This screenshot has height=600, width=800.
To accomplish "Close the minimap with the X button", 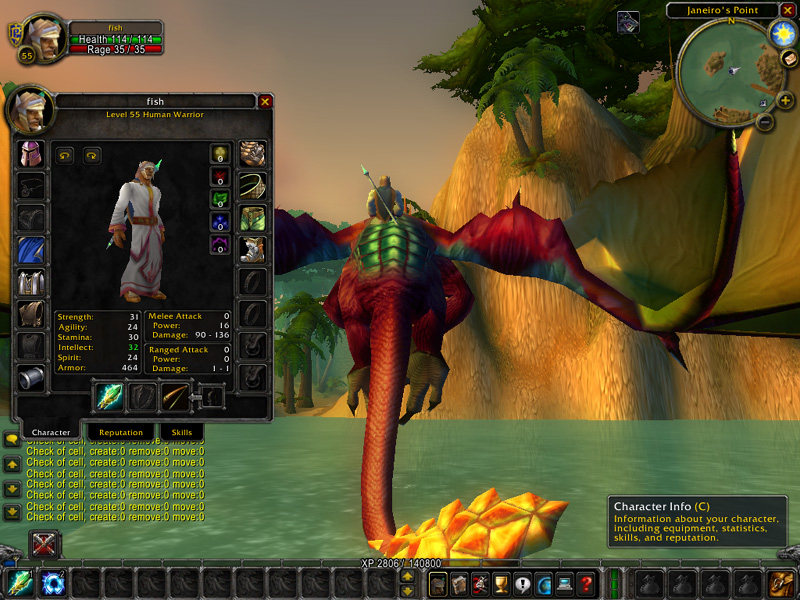I will tap(787, 10).
